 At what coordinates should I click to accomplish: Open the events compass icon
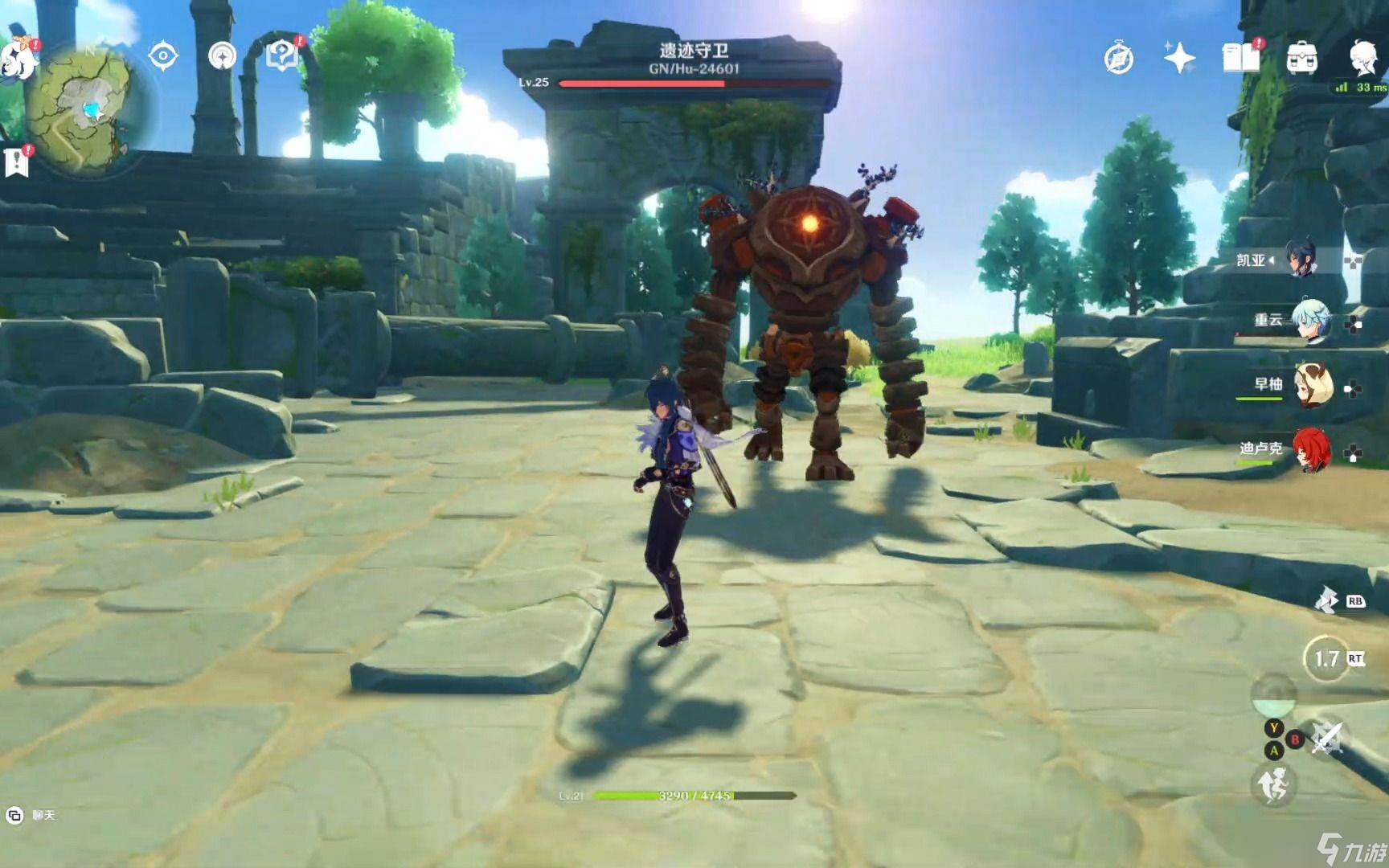pos(1118,59)
